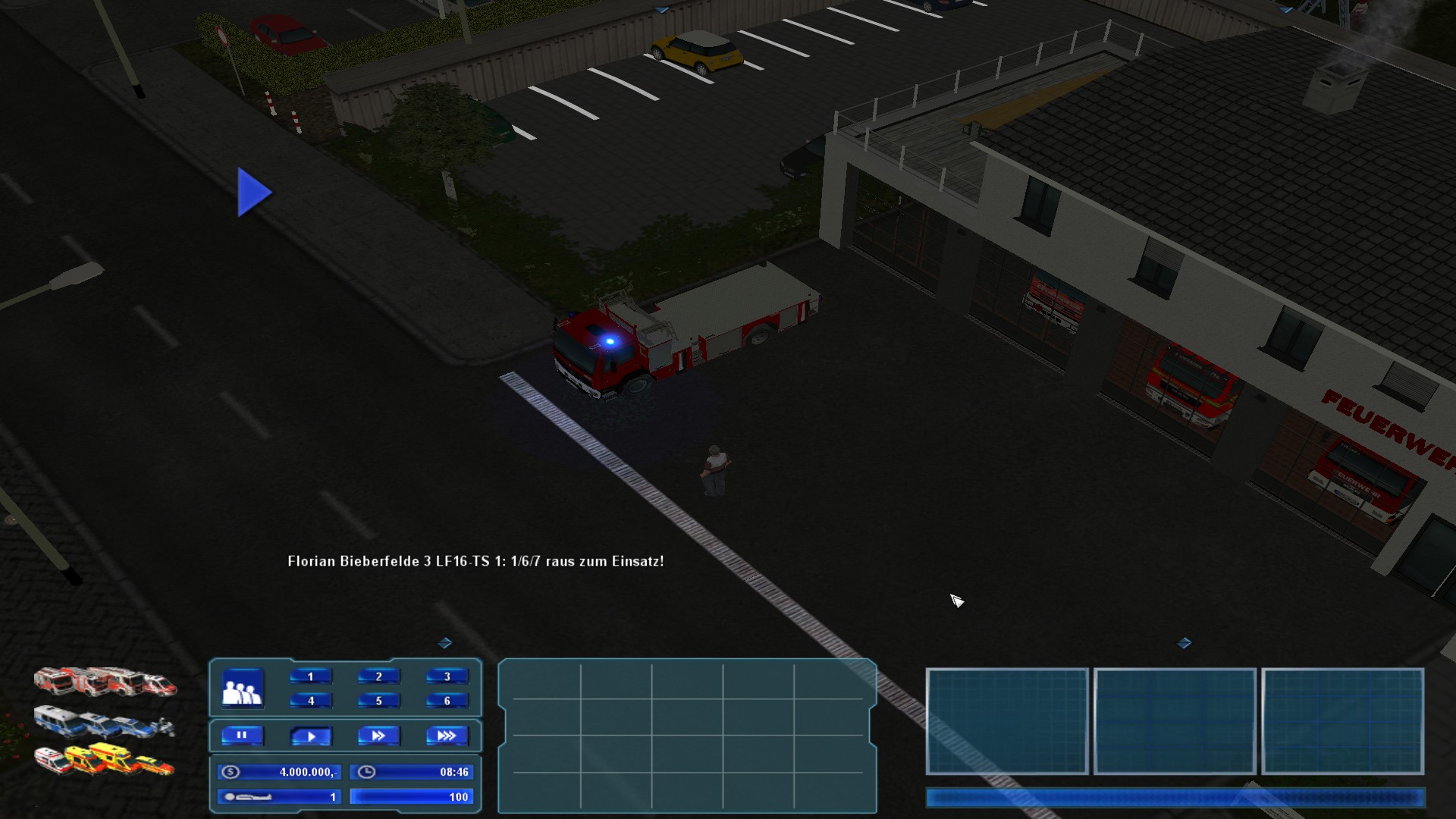Toggle the diamond arrow above the right panels
This screenshot has width=1456, height=819.
click(1184, 643)
